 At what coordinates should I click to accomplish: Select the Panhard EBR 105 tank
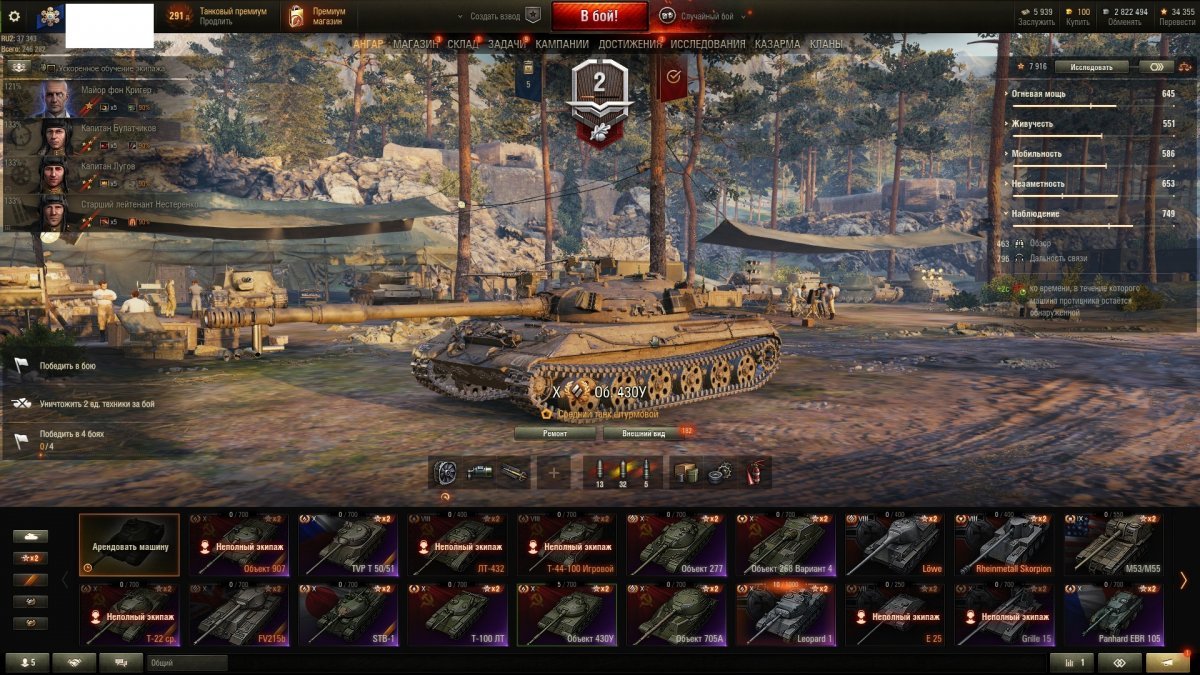pyautogui.click(x=1114, y=615)
